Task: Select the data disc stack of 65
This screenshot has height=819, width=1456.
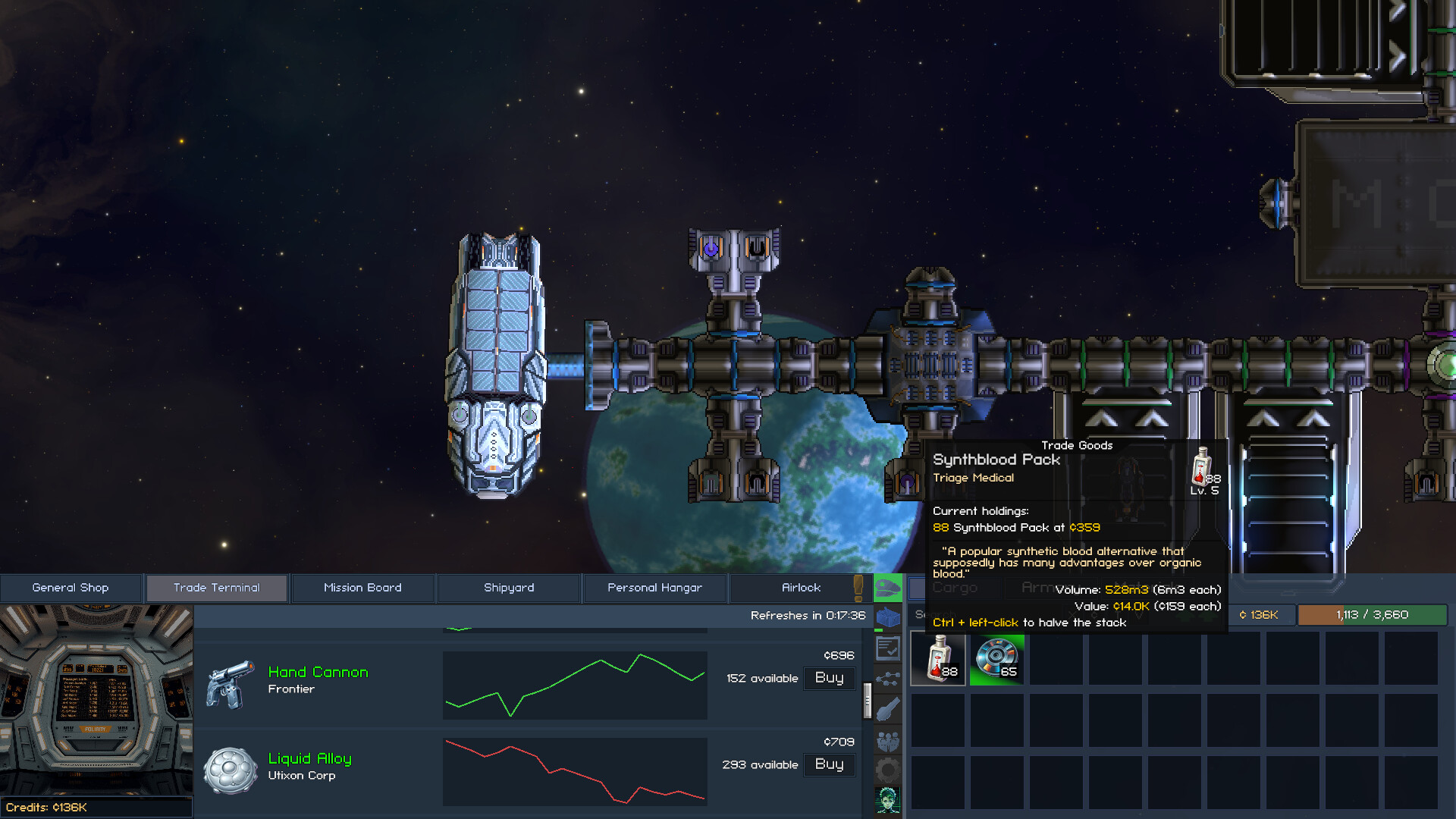Action: (996, 658)
